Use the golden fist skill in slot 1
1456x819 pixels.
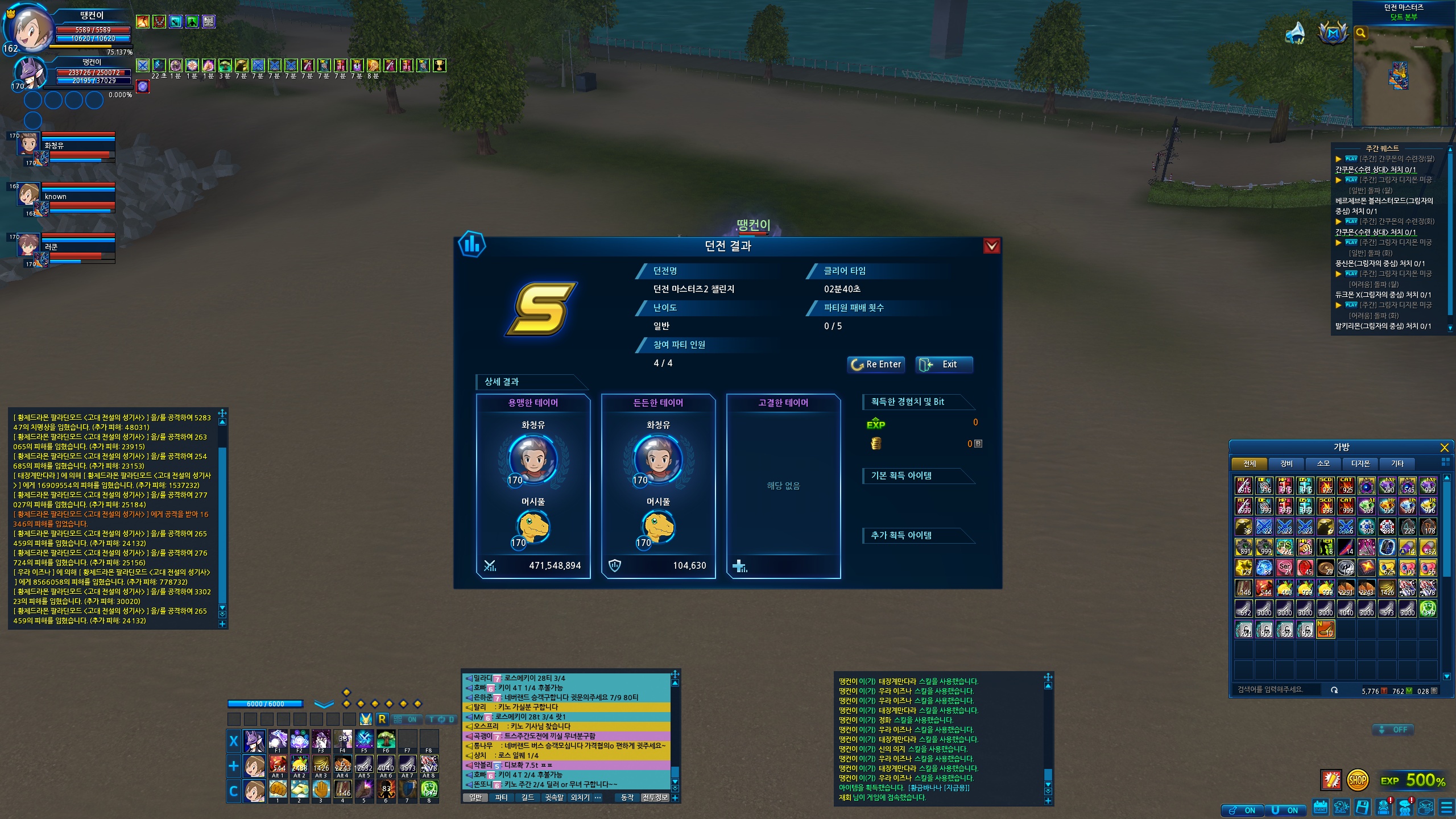[278, 789]
